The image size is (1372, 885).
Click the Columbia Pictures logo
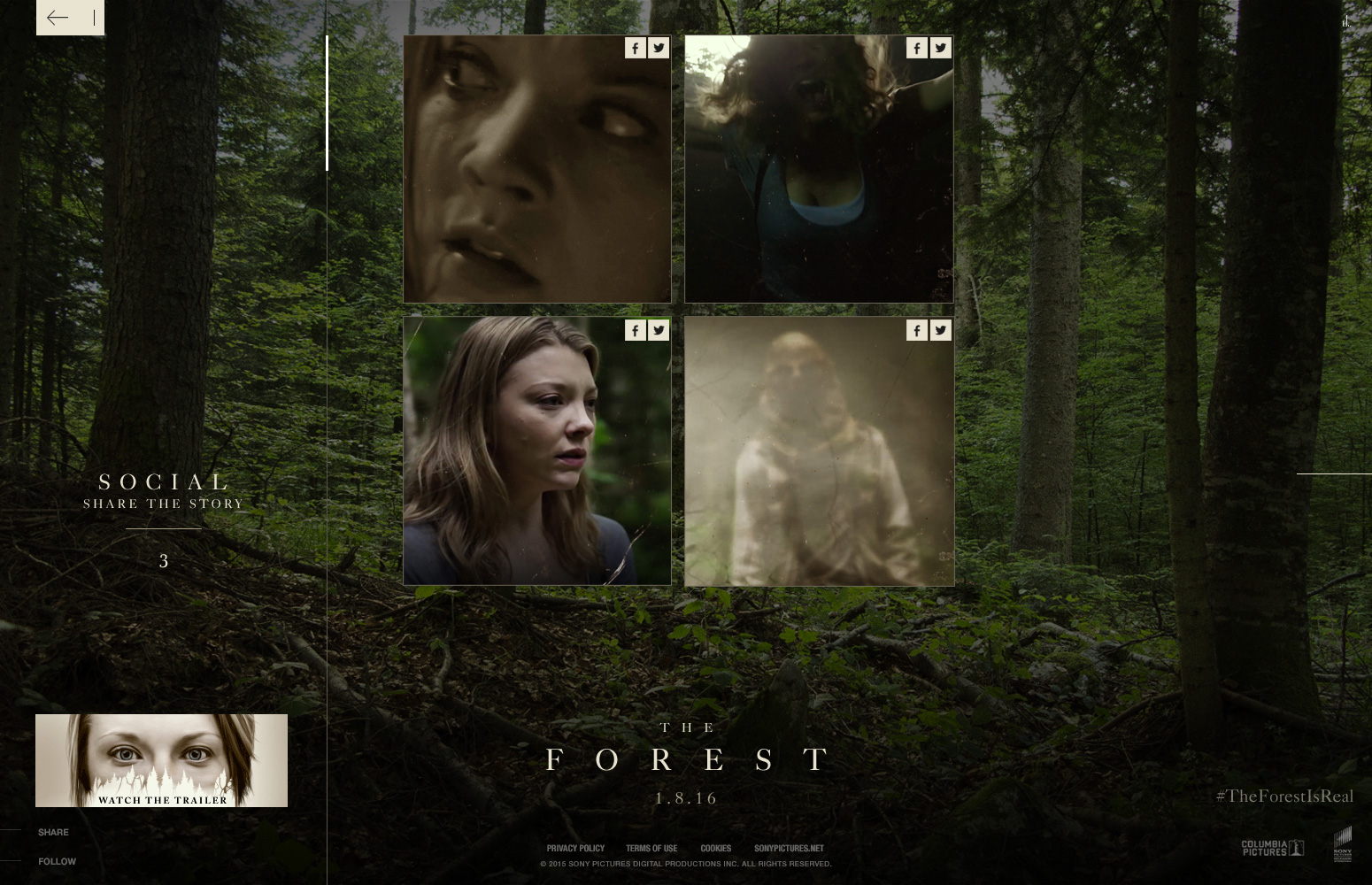[1272, 846]
